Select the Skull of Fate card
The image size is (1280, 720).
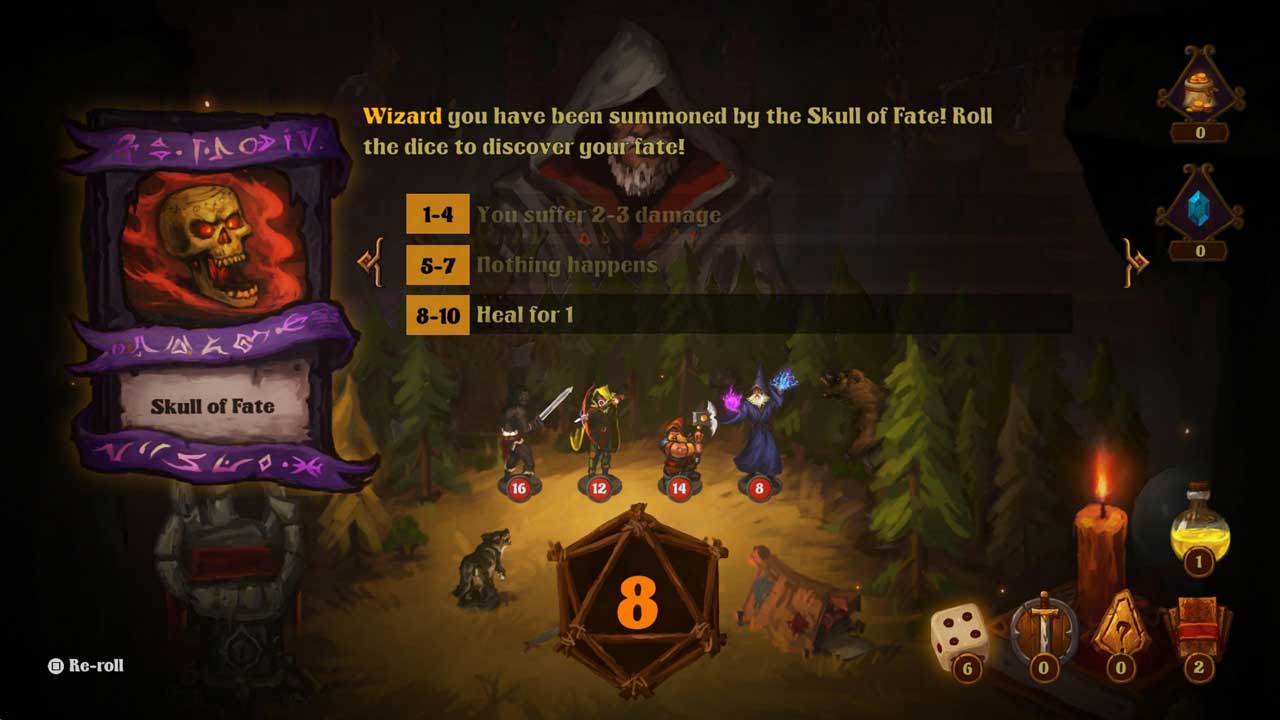coord(212,300)
